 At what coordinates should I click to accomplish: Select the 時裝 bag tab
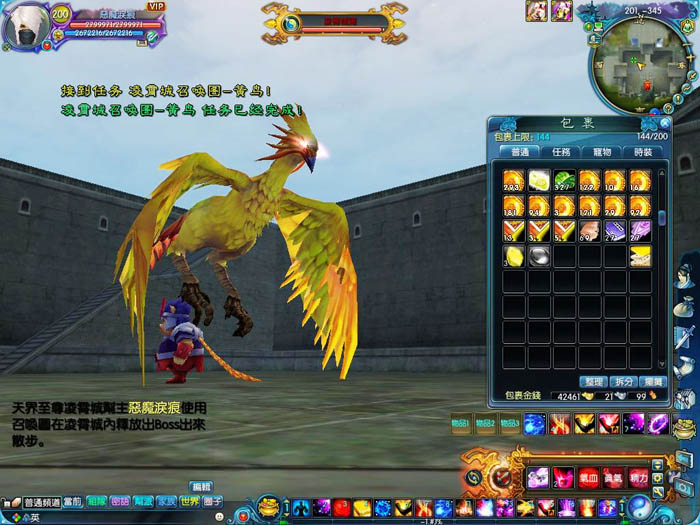(x=644, y=153)
